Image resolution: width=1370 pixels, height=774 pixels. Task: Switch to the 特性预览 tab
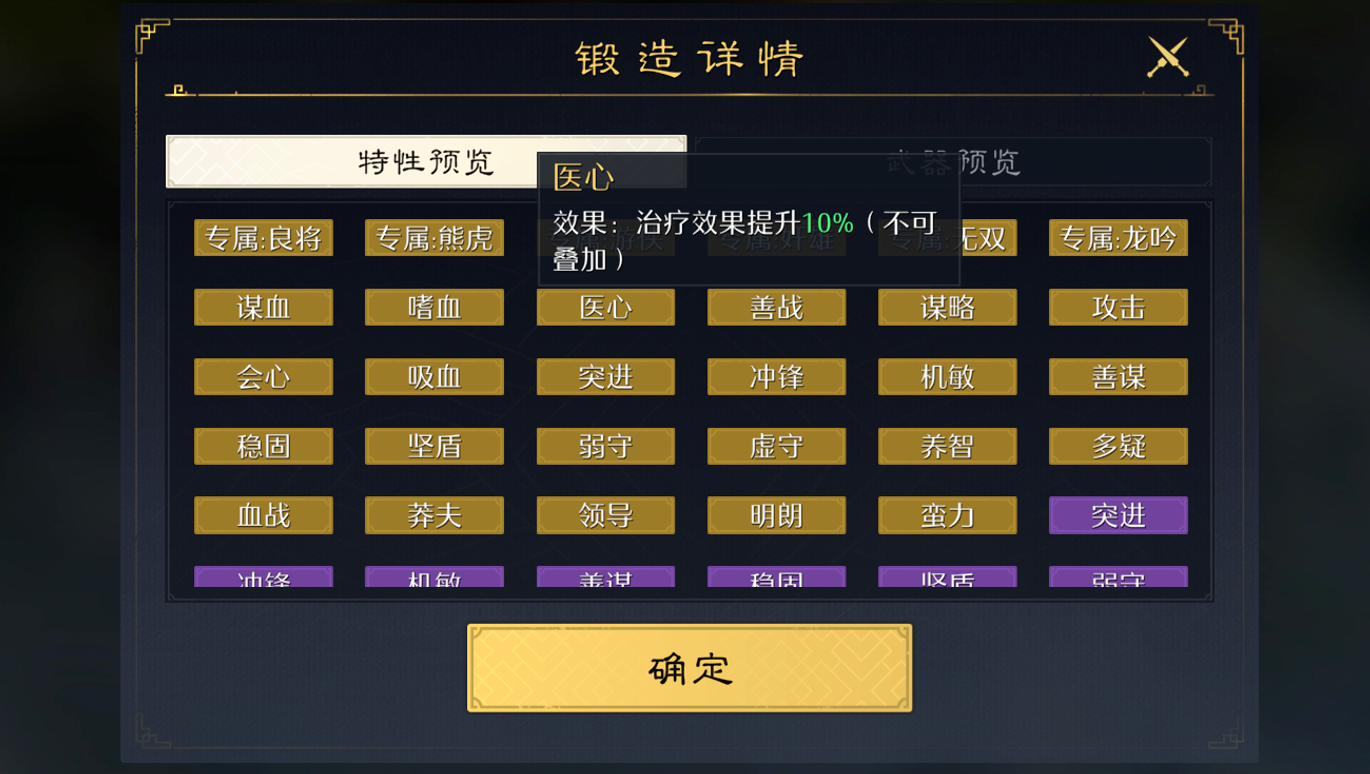[427, 161]
